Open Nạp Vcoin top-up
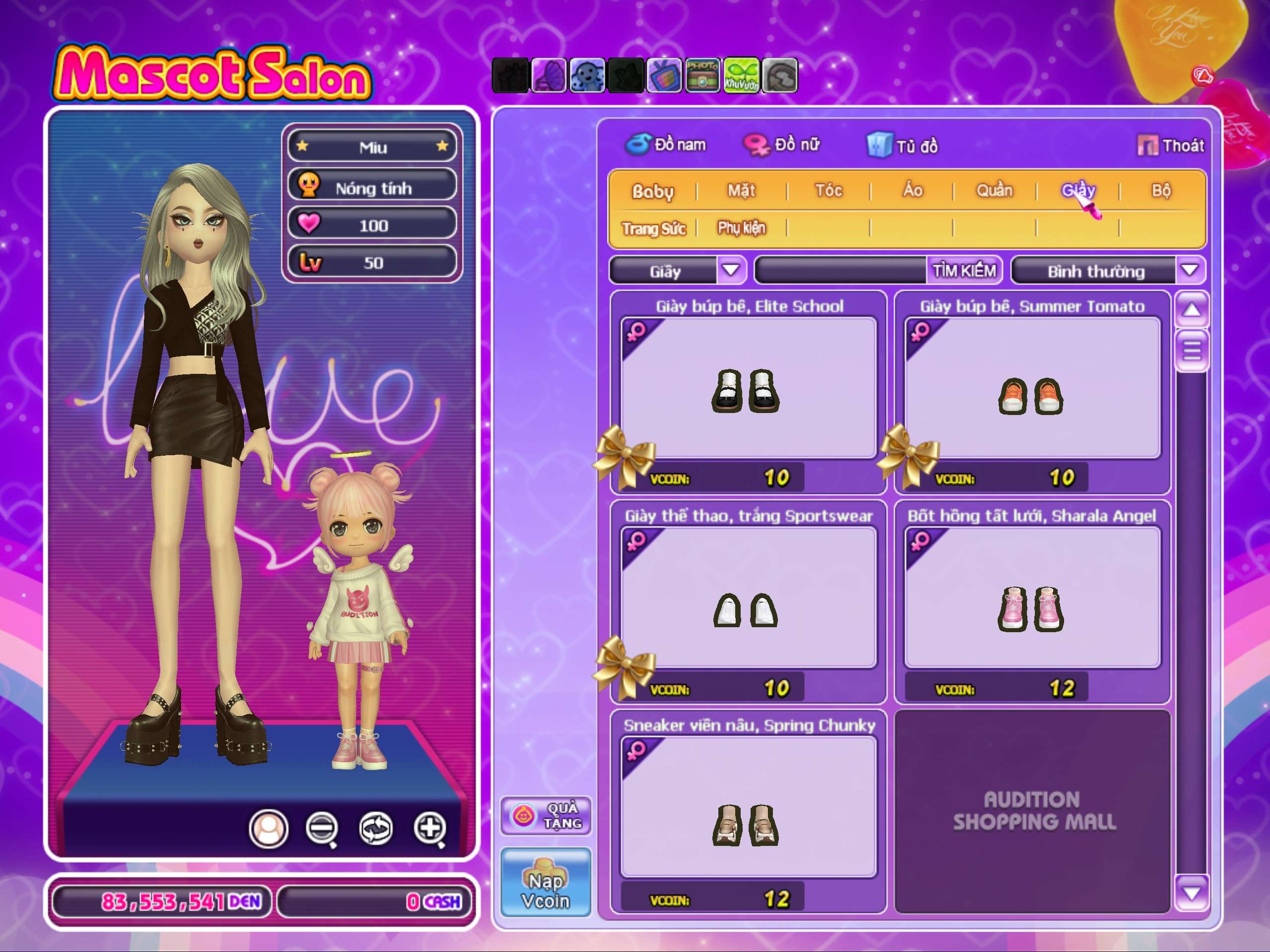Viewport: 1270px width, 952px height. tap(545, 882)
